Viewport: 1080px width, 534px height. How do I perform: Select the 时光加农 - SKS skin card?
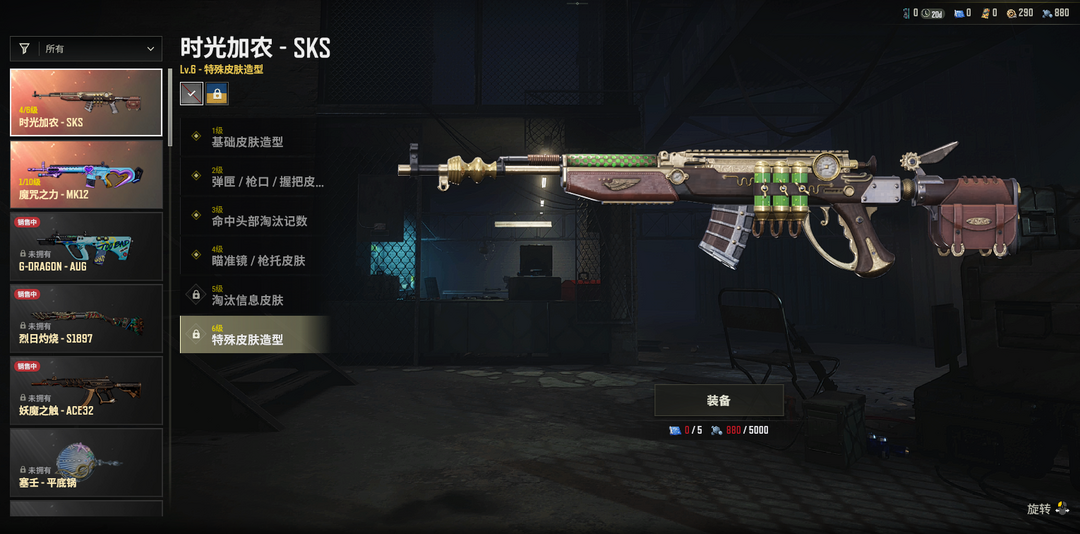click(86, 102)
